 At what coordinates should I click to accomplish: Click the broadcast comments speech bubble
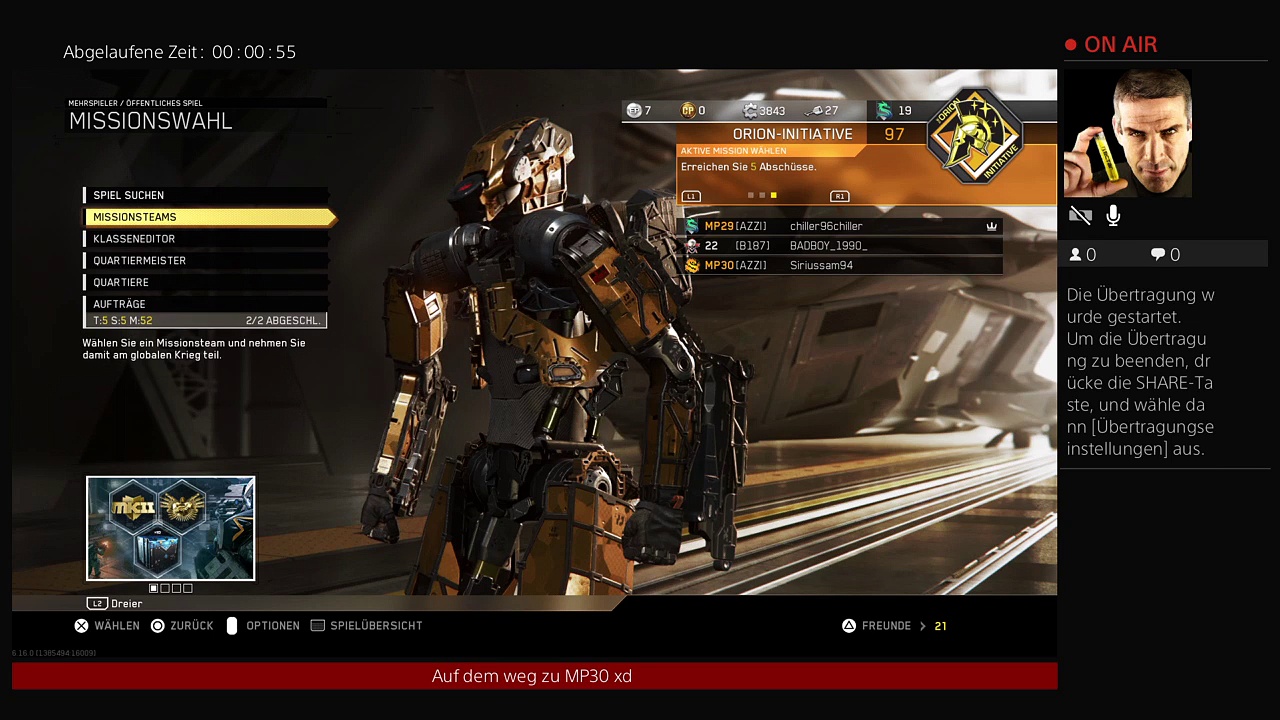tap(1158, 255)
